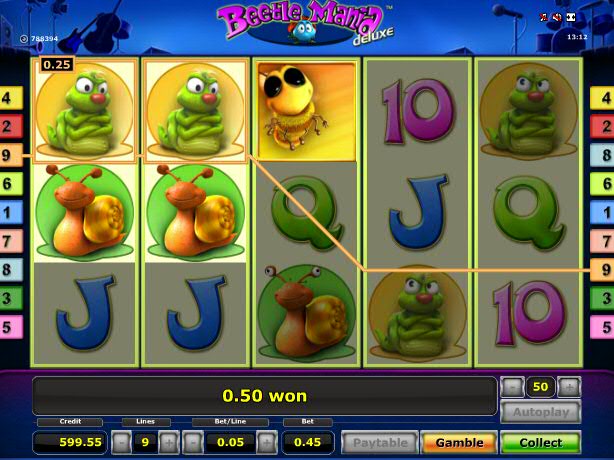
Task: Open the Paytable
Action: 380,442
